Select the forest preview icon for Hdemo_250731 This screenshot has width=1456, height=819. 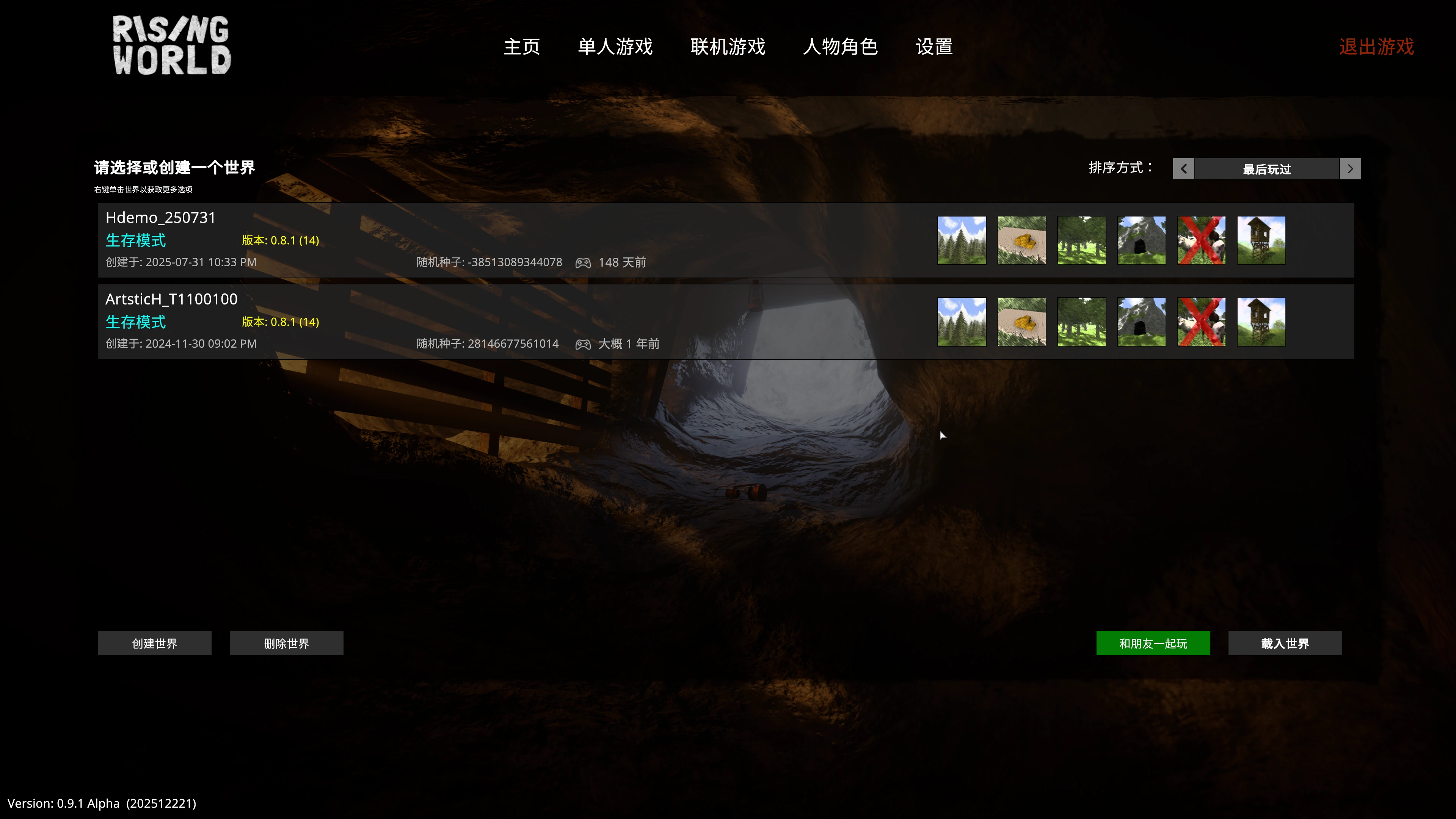(x=1081, y=240)
